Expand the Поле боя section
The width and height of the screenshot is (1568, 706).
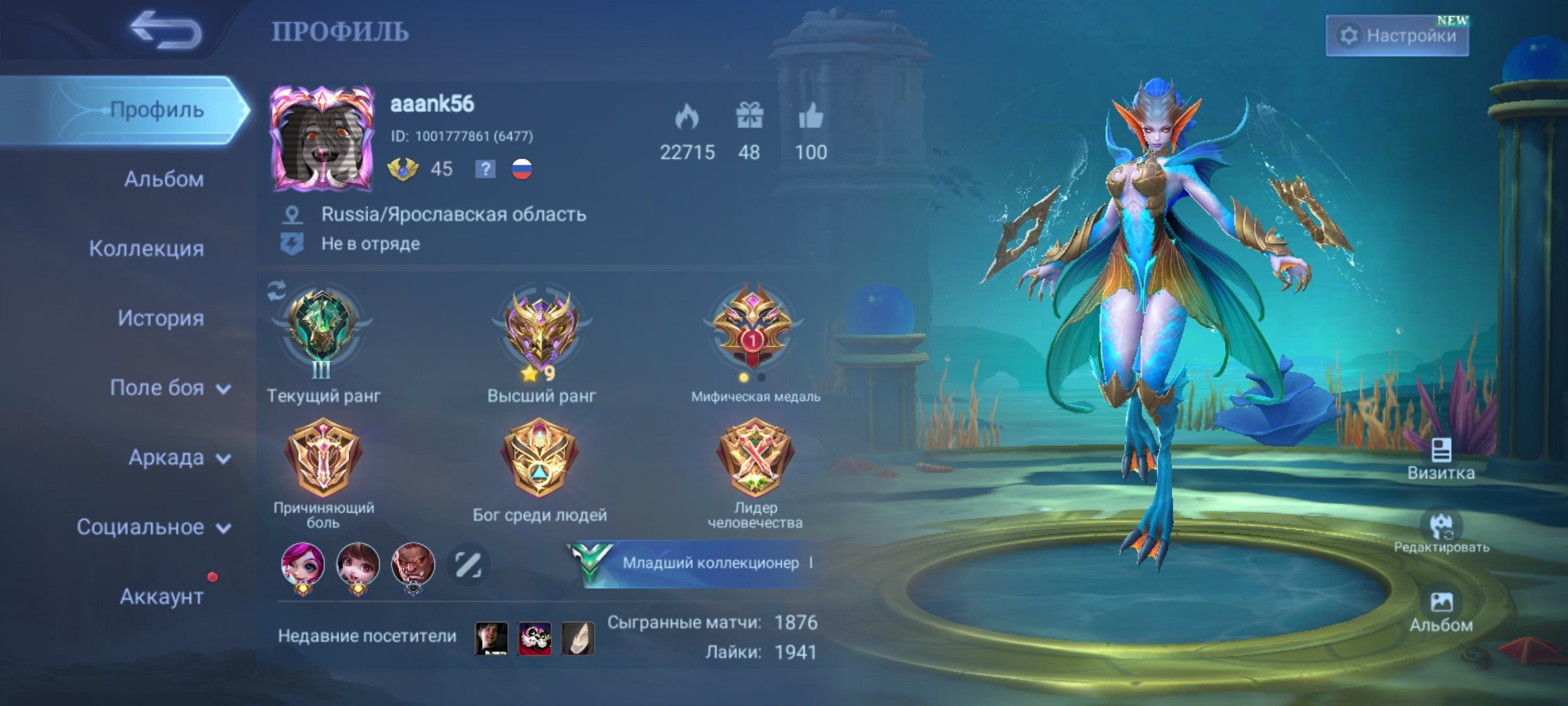pyautogui.click(x=169, y=388)
